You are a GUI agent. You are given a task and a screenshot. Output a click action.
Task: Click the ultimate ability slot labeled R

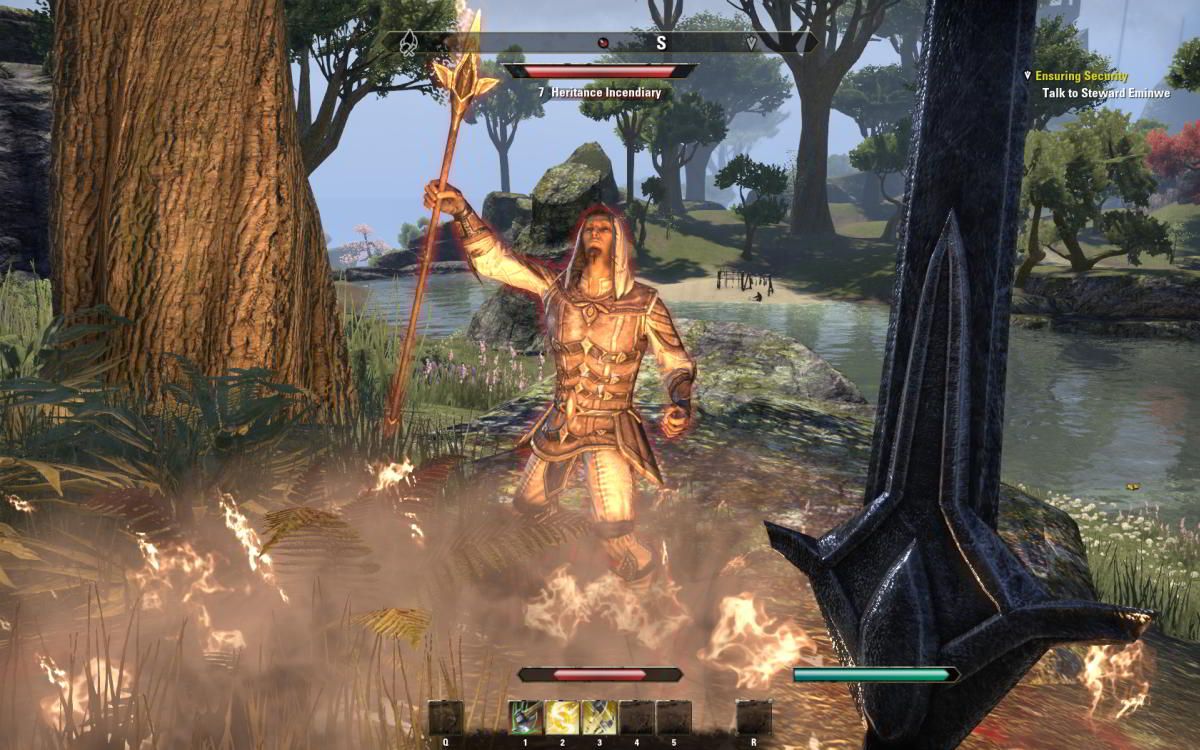(x=753, y=717)
